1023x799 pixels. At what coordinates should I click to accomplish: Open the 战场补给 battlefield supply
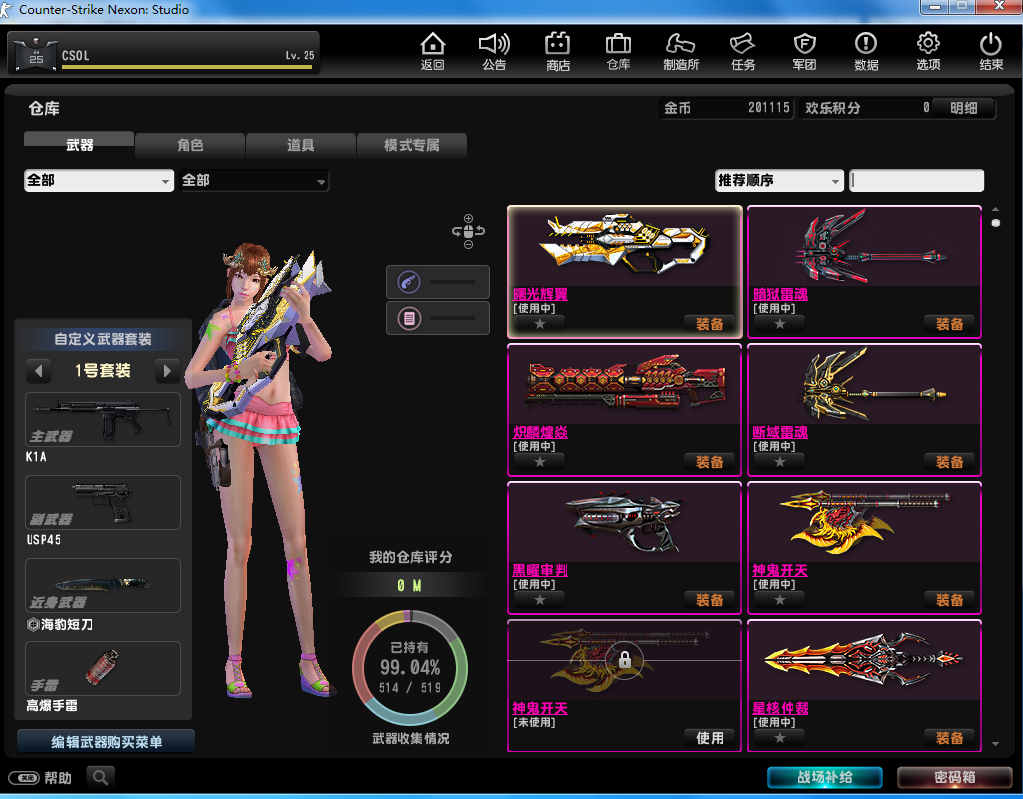tap(825, 778)
